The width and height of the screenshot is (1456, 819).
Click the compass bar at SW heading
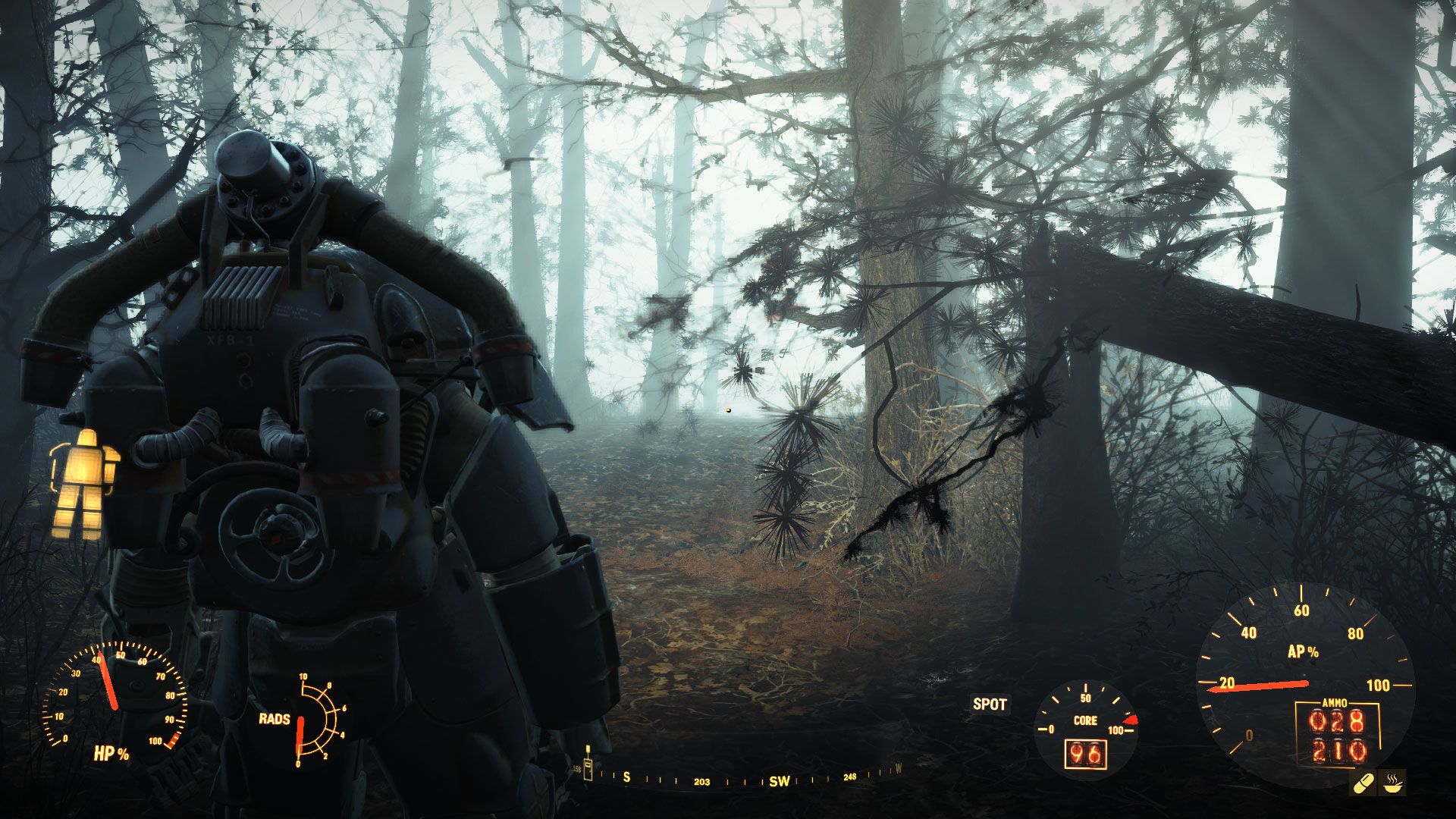point(779,781)
